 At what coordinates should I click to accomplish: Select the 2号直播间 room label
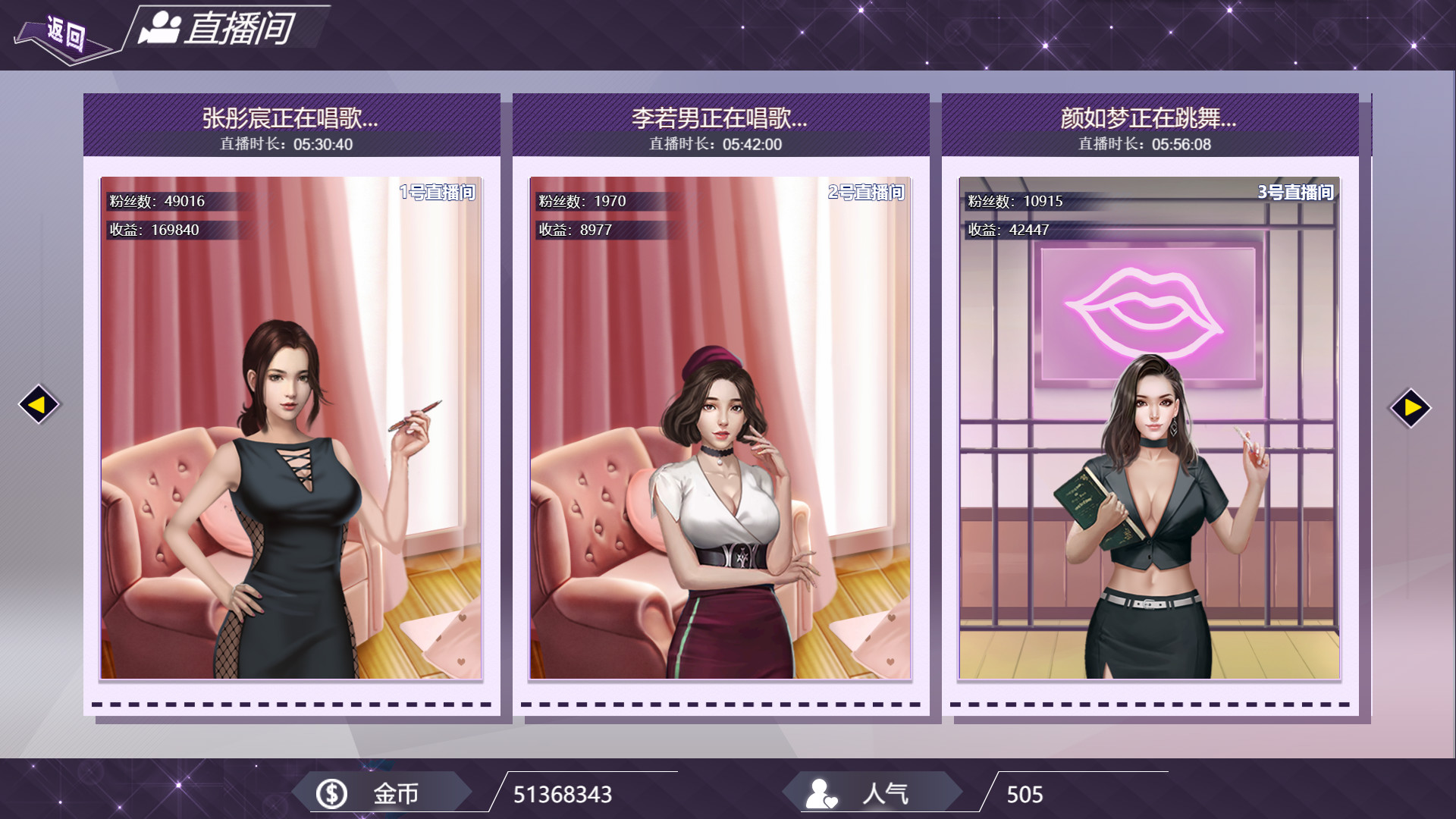[865, 193]
